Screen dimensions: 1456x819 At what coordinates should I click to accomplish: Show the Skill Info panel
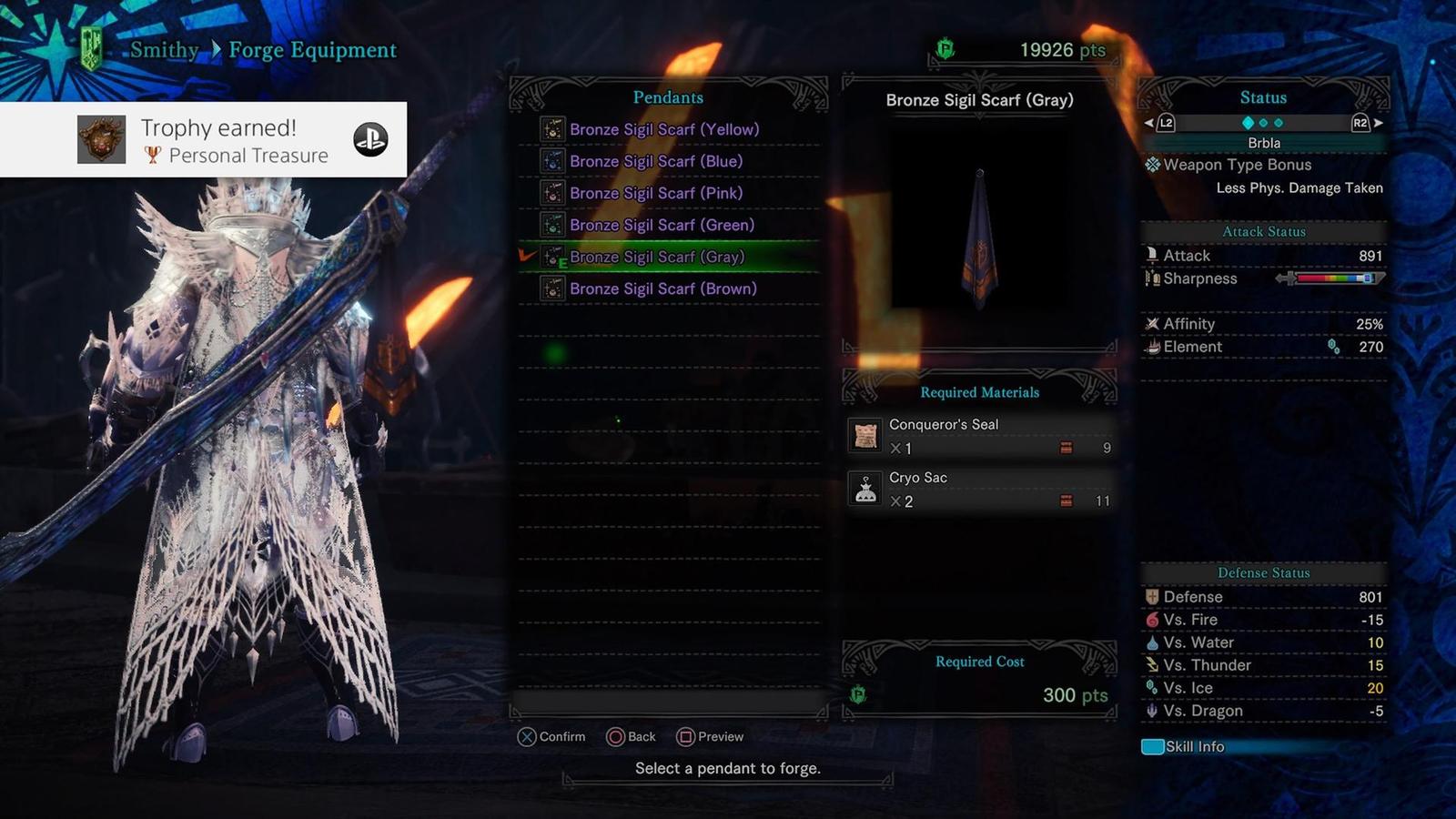pyautogui.click(x=1184, y=747)
